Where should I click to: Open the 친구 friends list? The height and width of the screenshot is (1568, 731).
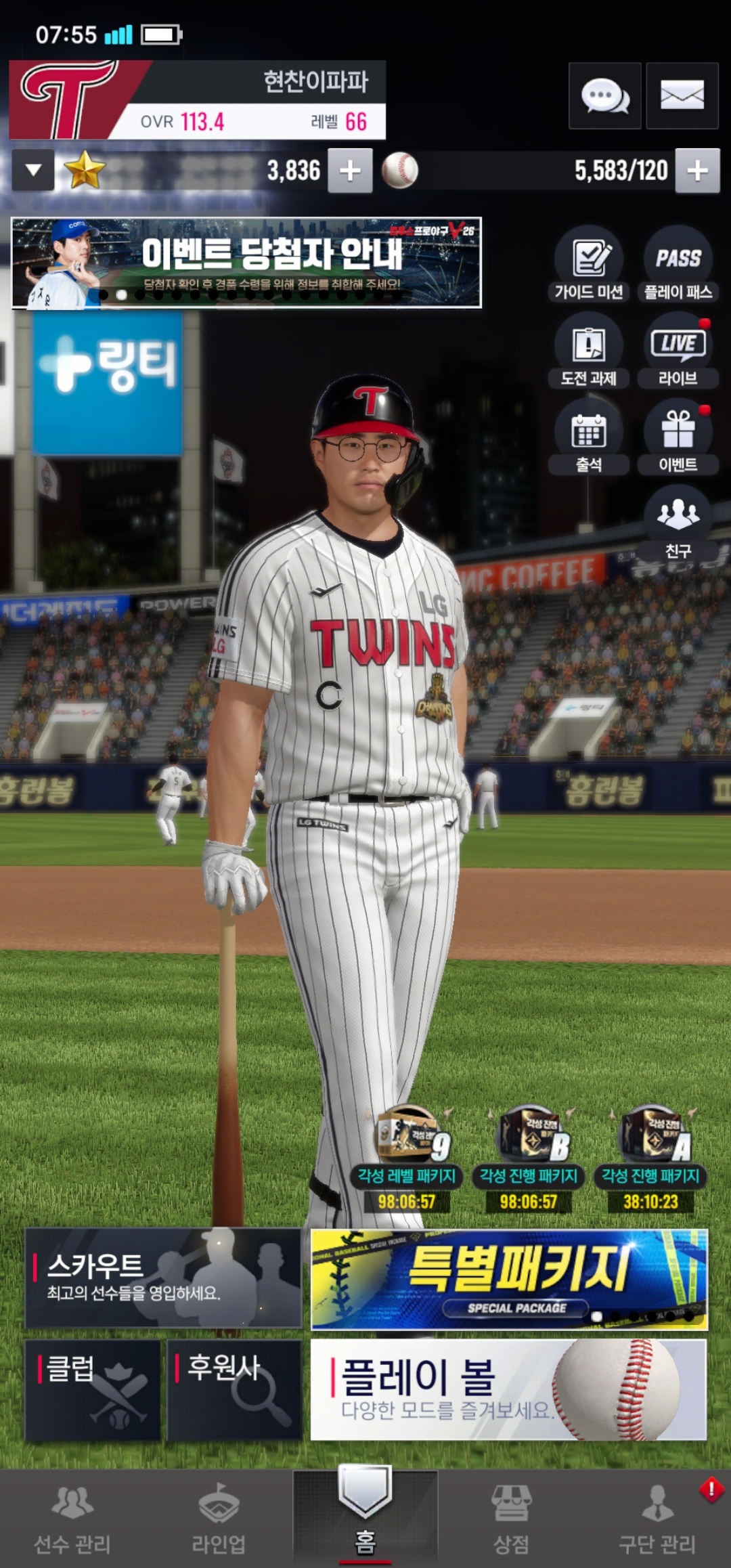coord(678,523)
